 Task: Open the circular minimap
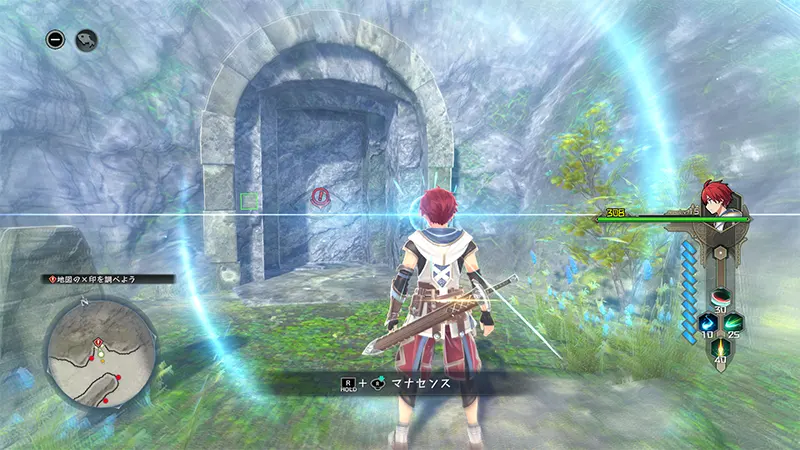pos(100,350)
